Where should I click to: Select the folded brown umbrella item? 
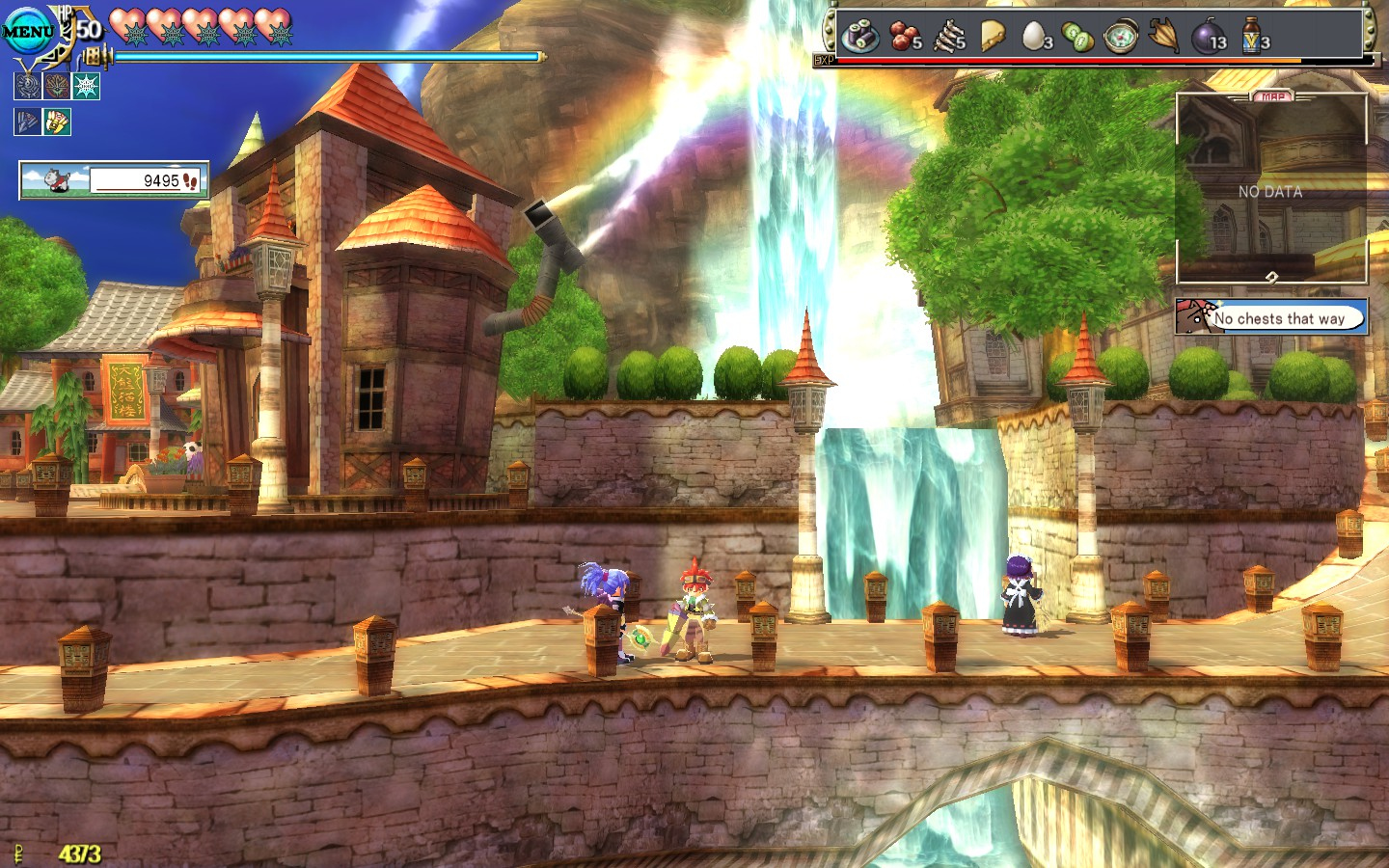pyautogui.click(x=1164, y=37)
